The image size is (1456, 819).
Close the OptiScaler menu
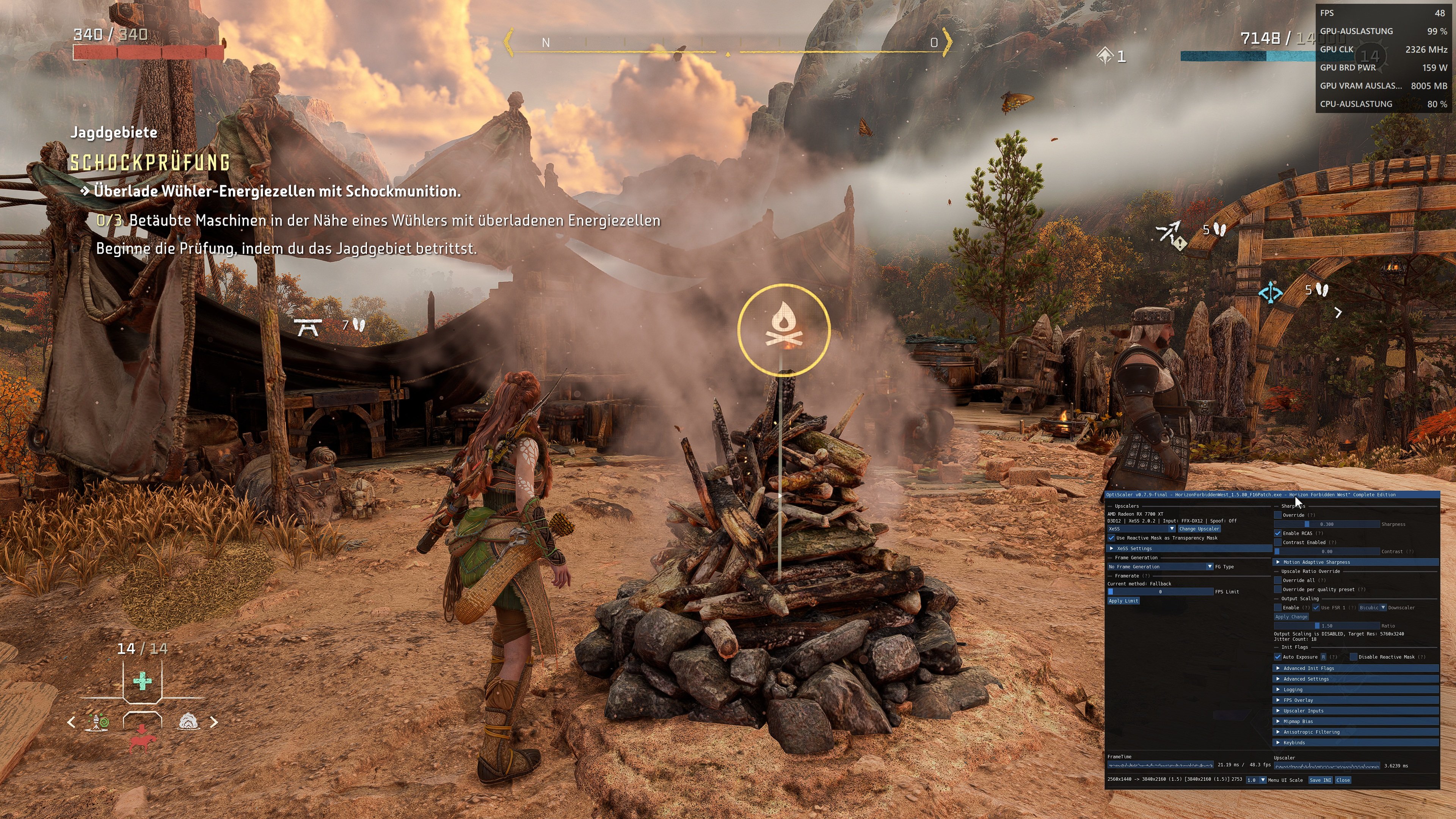(x=1343, y=780)
